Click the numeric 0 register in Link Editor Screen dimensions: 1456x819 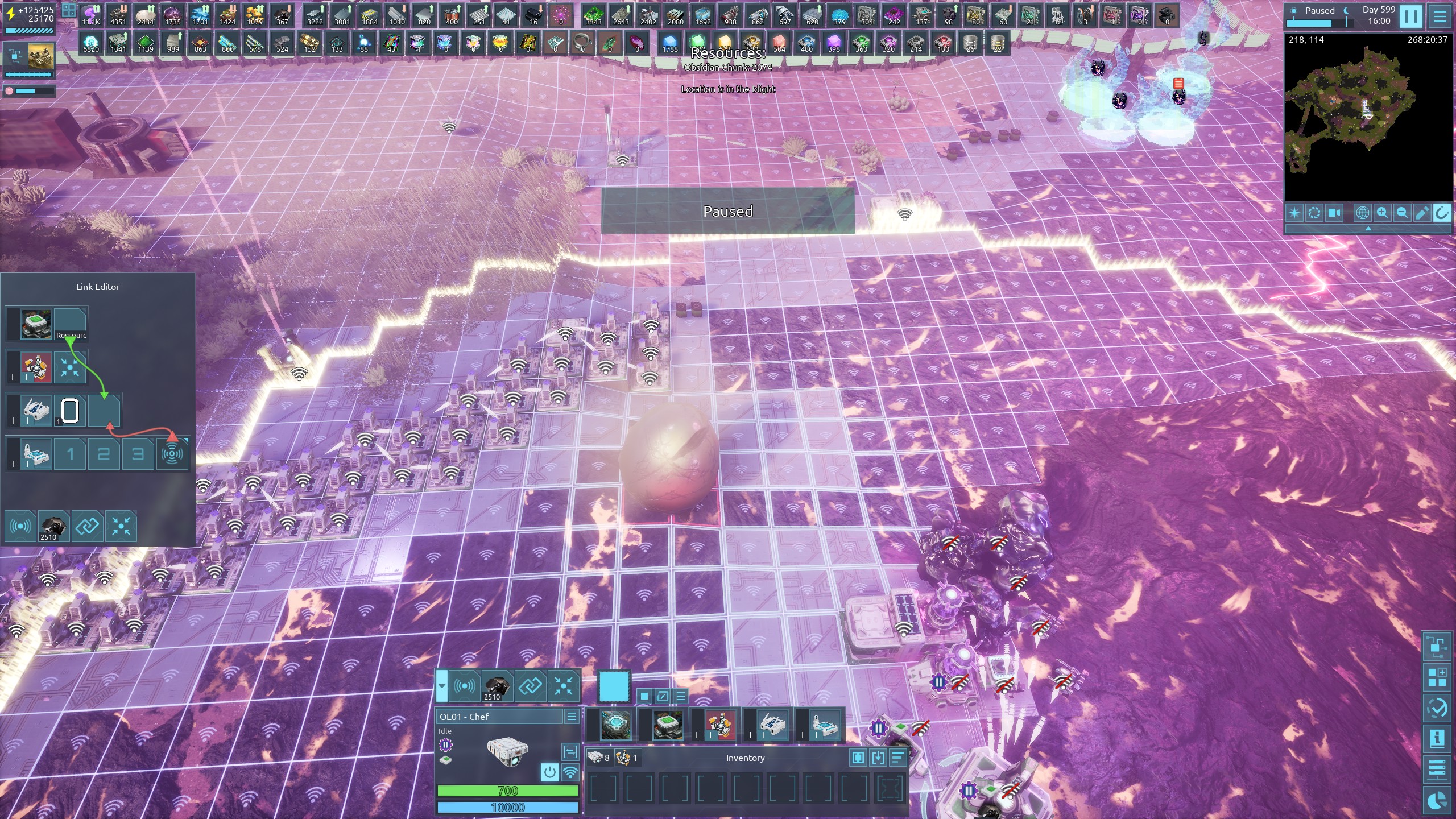pos(69,411)
